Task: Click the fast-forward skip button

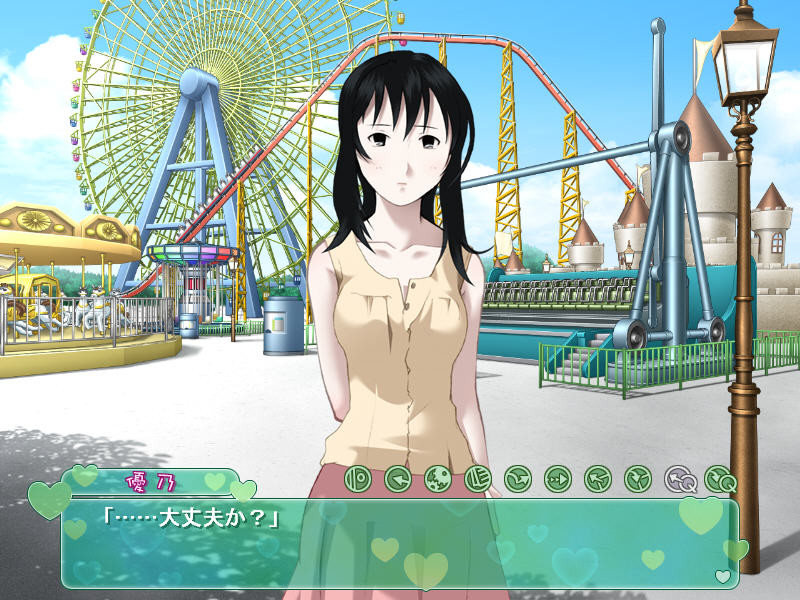Action: [557, 479]
